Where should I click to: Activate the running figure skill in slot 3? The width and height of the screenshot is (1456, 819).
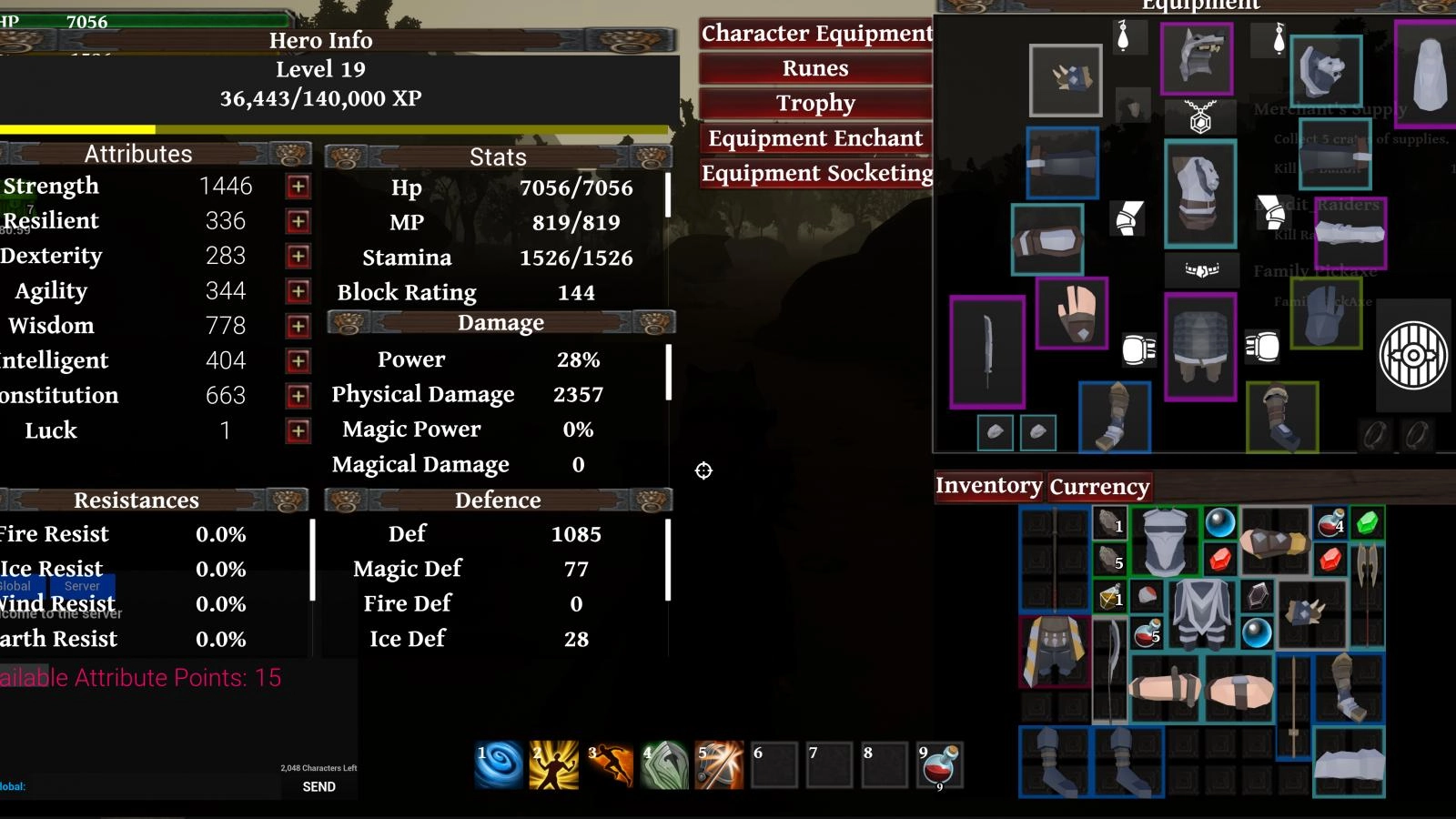610,764
